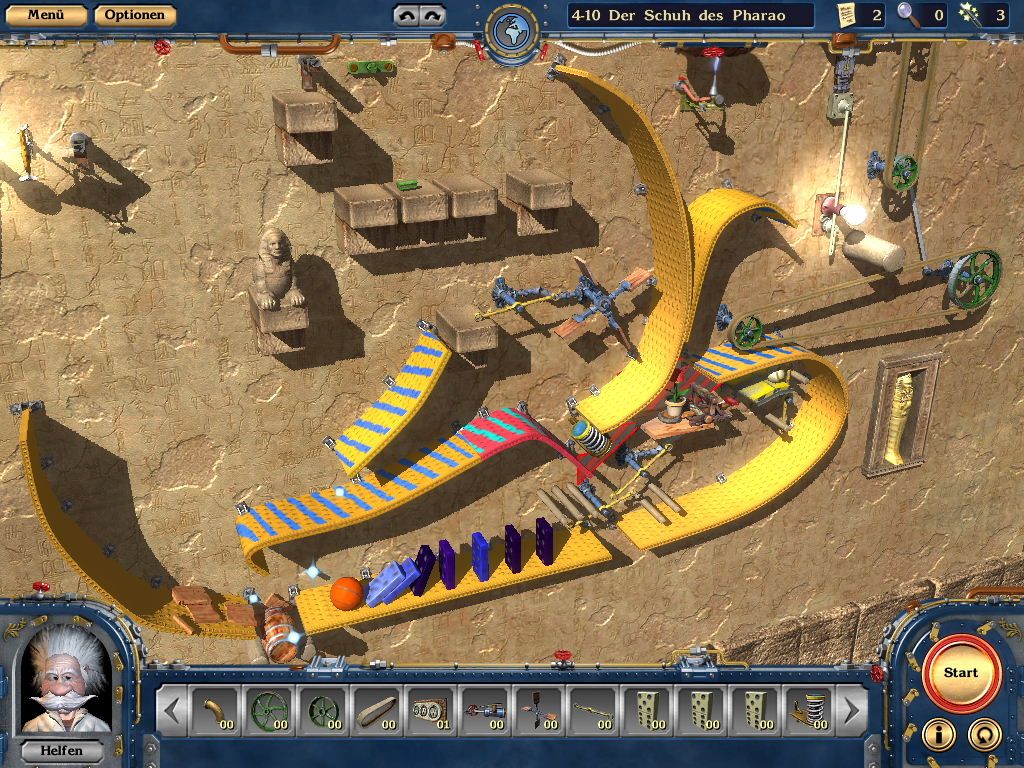The image size is (1024, 768).
Task: Activate the magic wand hint icon
Action: [x=968, y=14]
